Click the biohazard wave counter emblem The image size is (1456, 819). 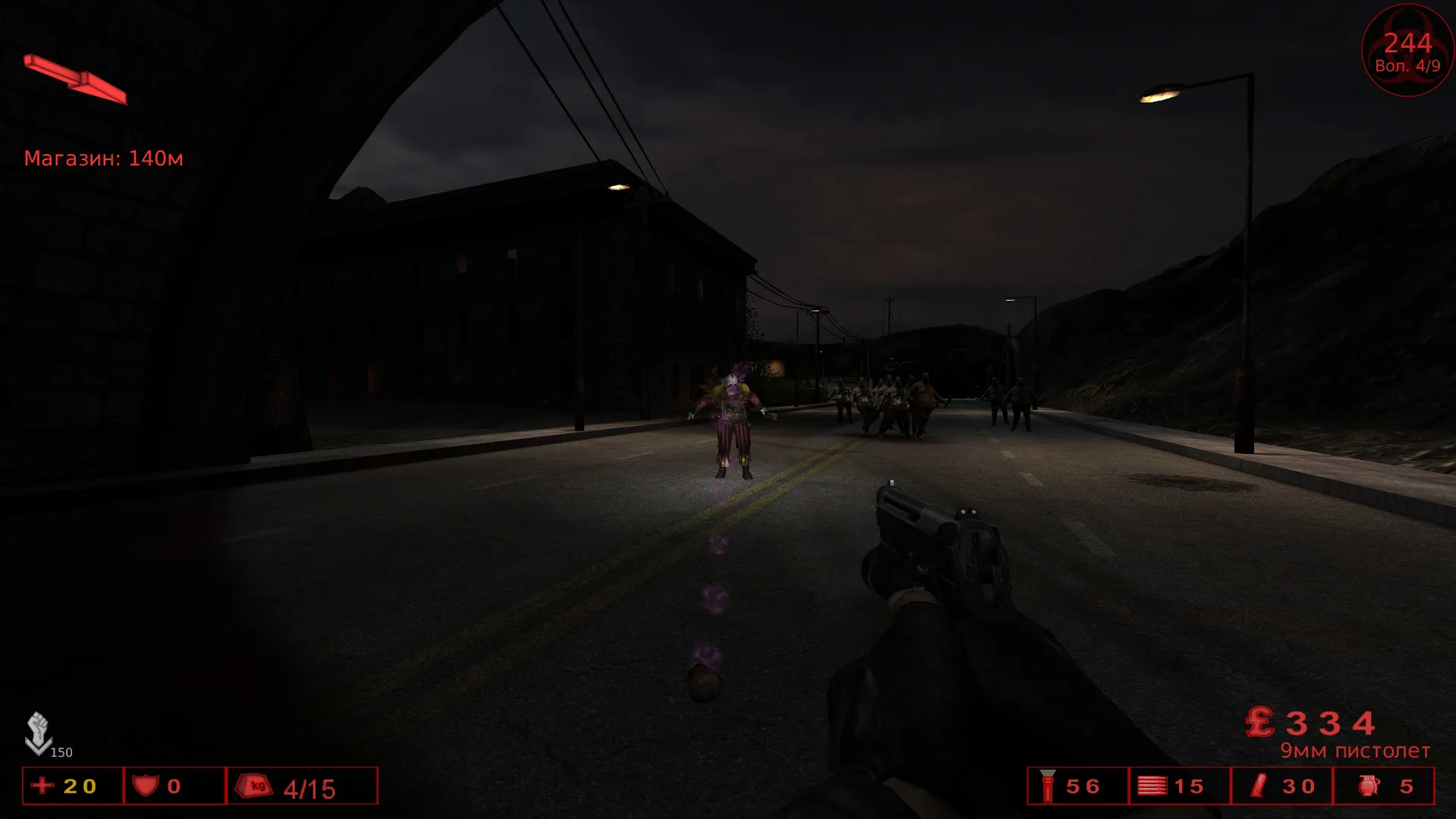(x=1407, y=51)
